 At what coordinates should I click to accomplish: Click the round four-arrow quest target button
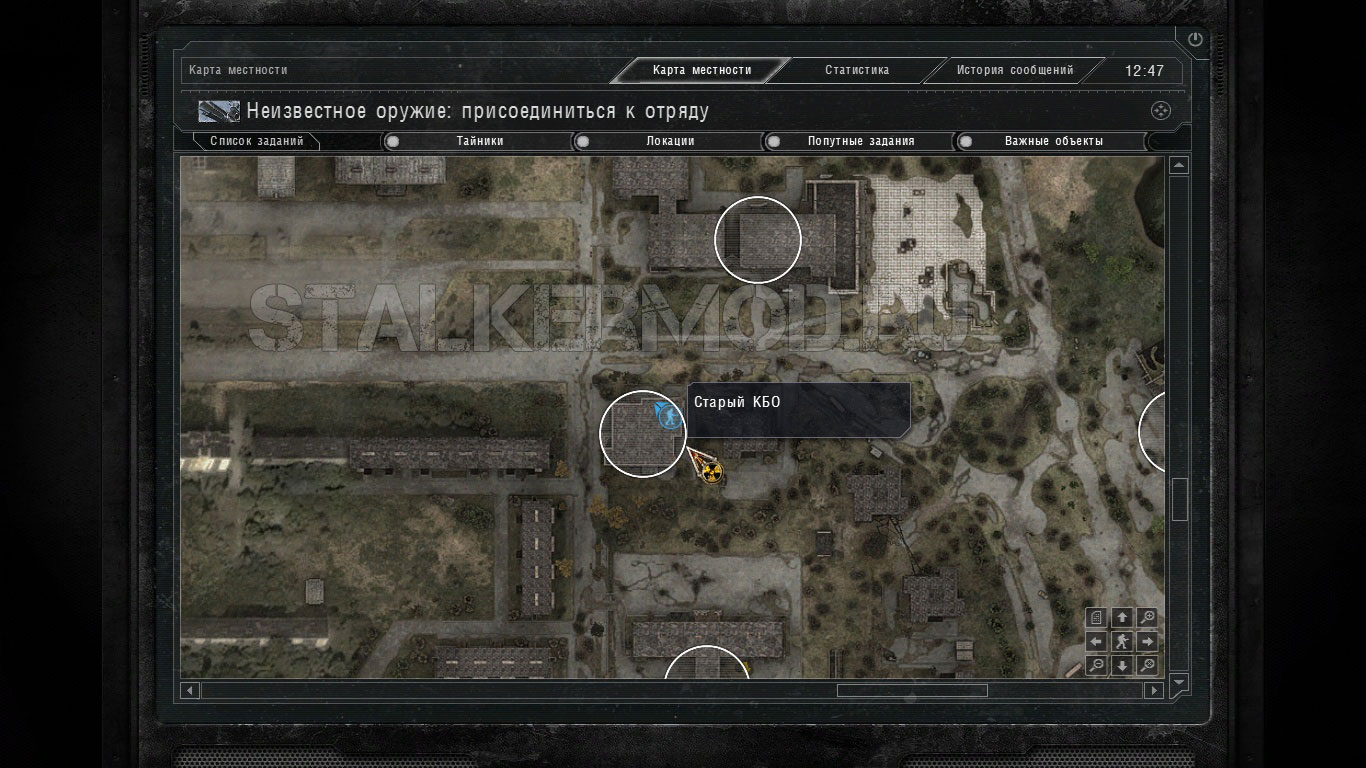[1160, 111]
